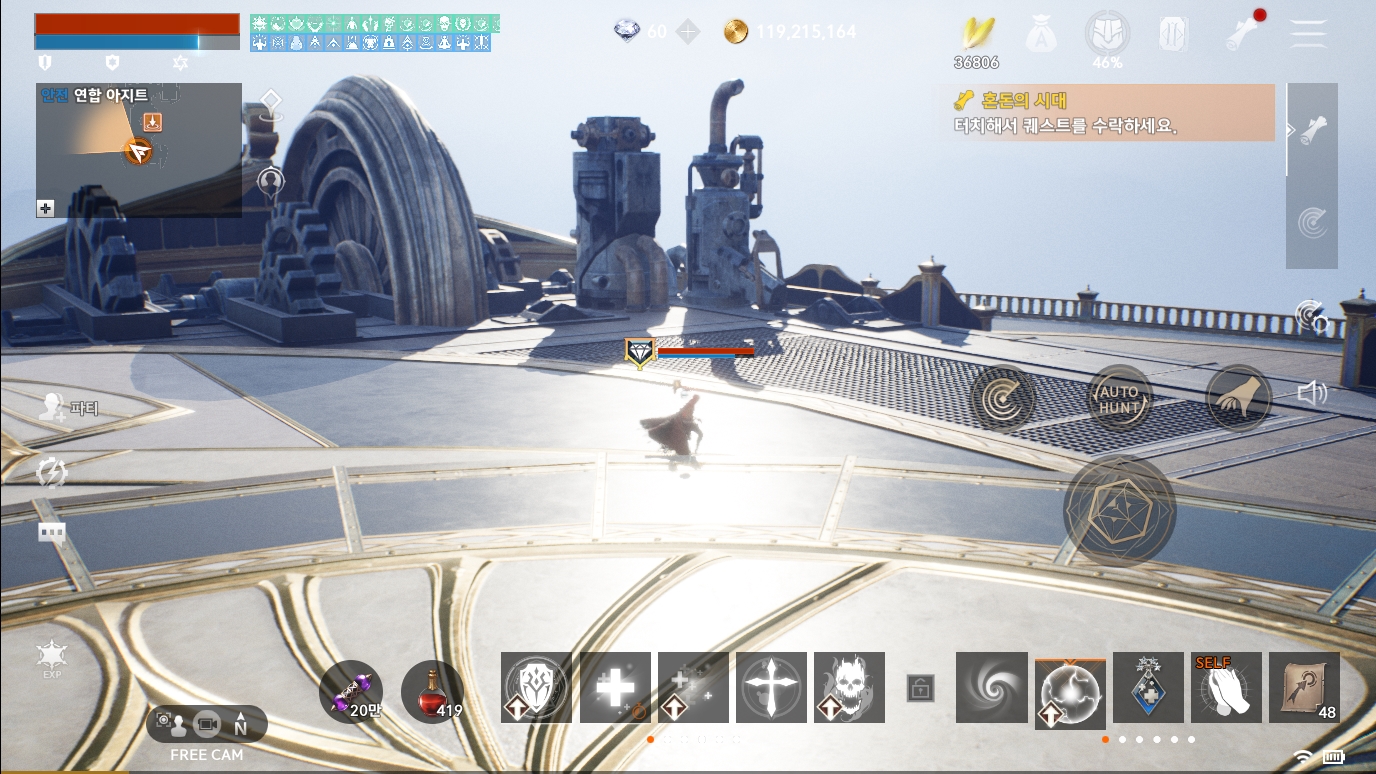Activate the shield buff skill

point(537,688)
